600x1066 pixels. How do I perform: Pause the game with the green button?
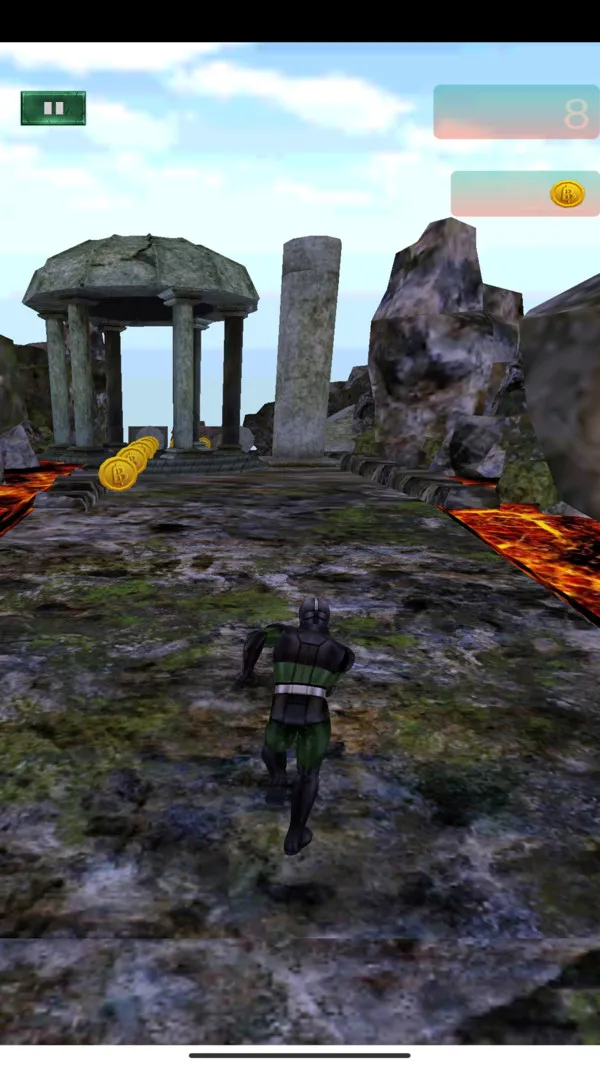pos(53,108)
